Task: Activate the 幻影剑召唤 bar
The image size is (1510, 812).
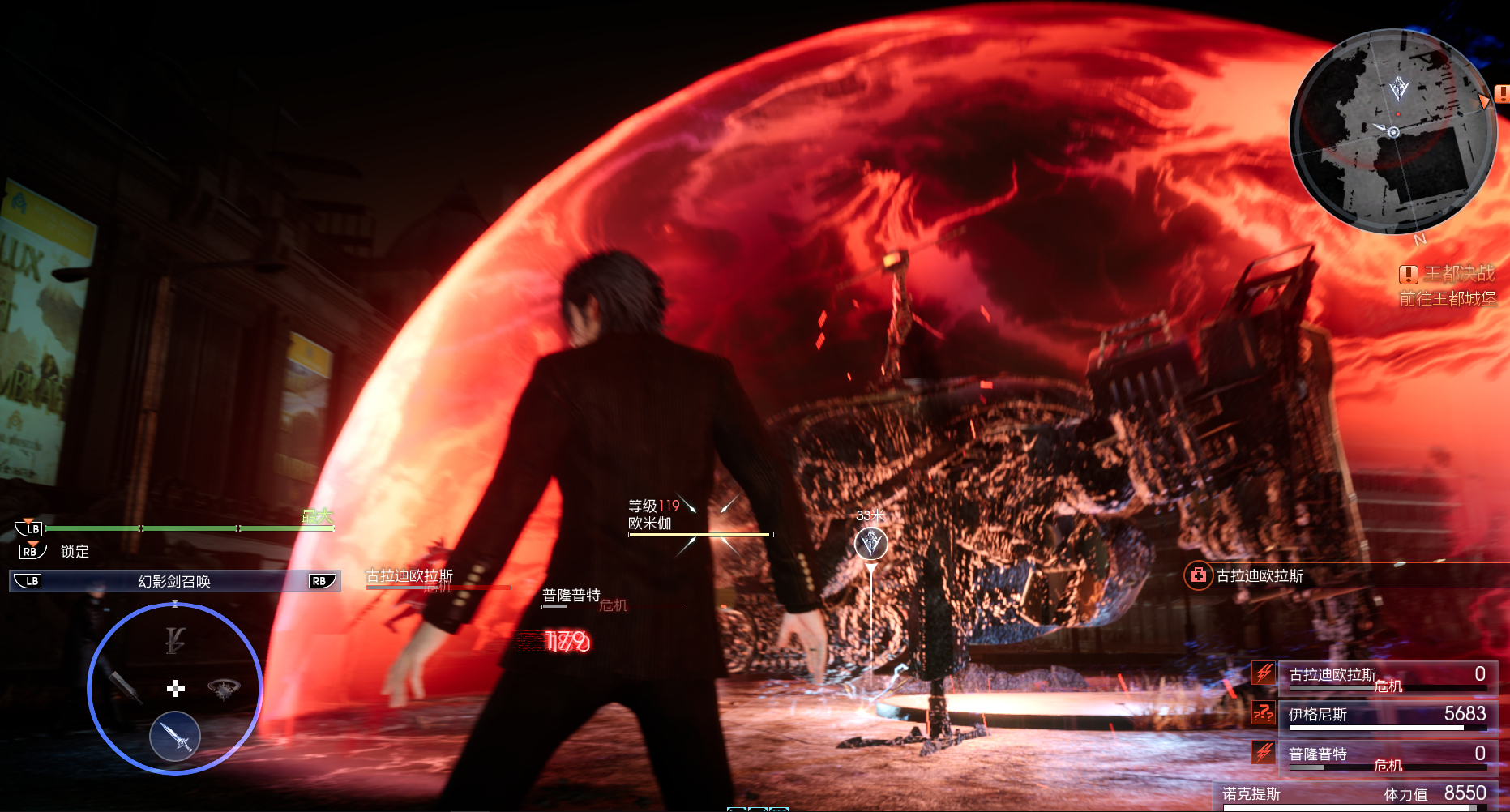Action: (x=174, y=581)
